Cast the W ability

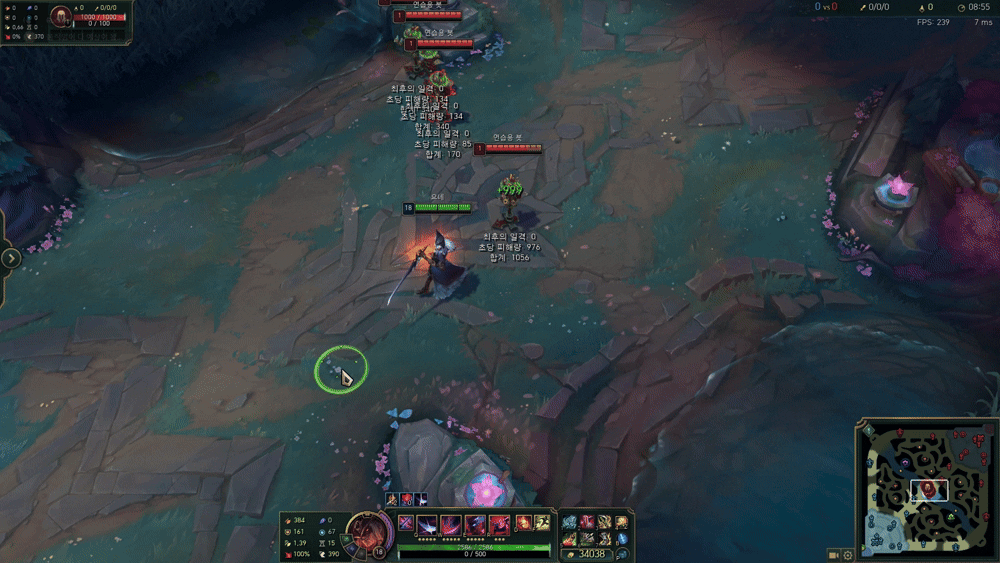pyautogui.click(x=450, y=523)
